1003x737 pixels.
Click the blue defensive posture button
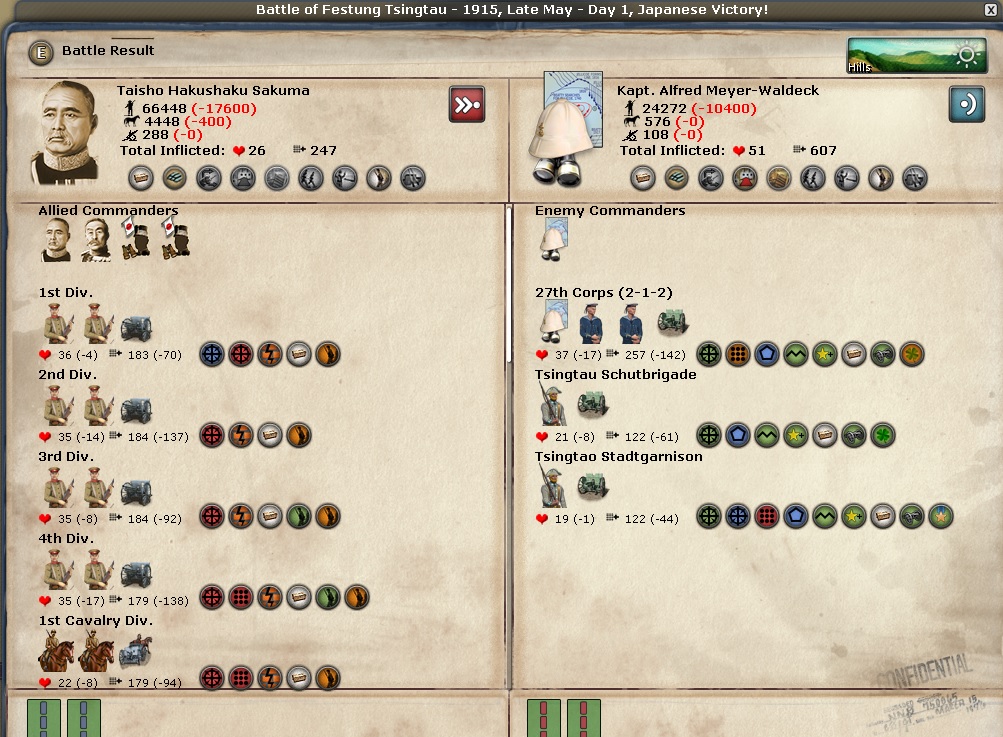[x=966, y=104]
